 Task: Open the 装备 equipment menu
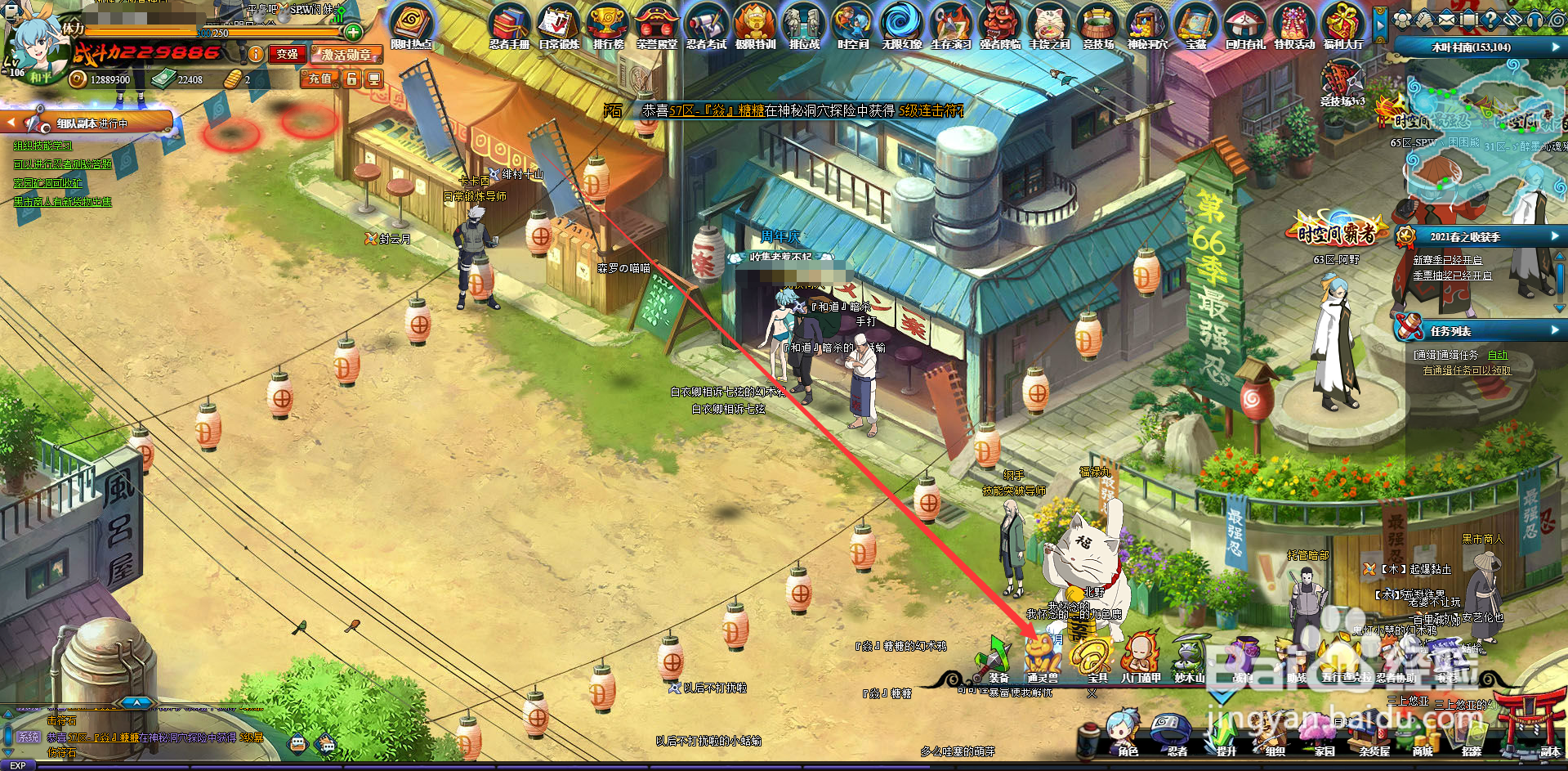click(995, 659)
